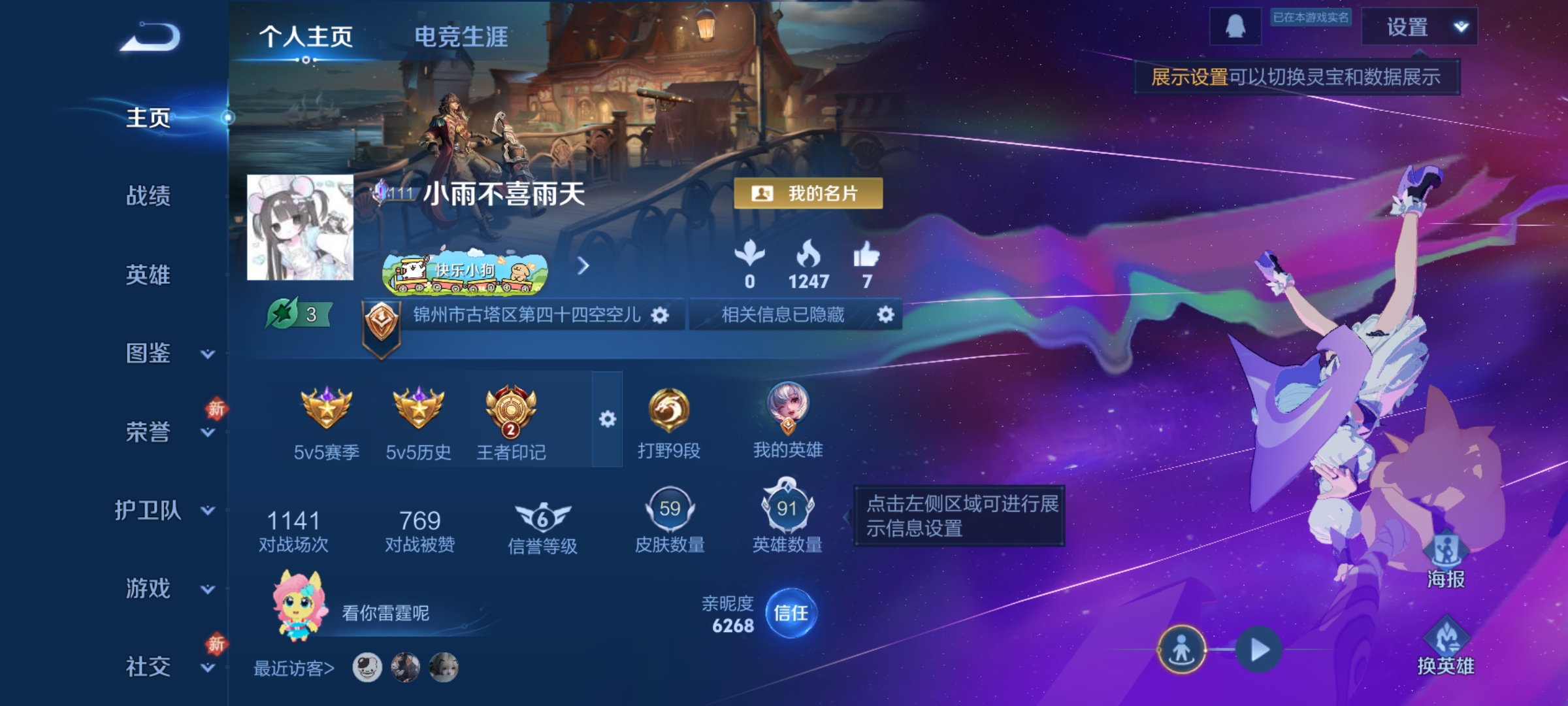Open 战绩 from the sidebar menu
The width and height of the screenshot is (1568, 706).
(147, 196)
